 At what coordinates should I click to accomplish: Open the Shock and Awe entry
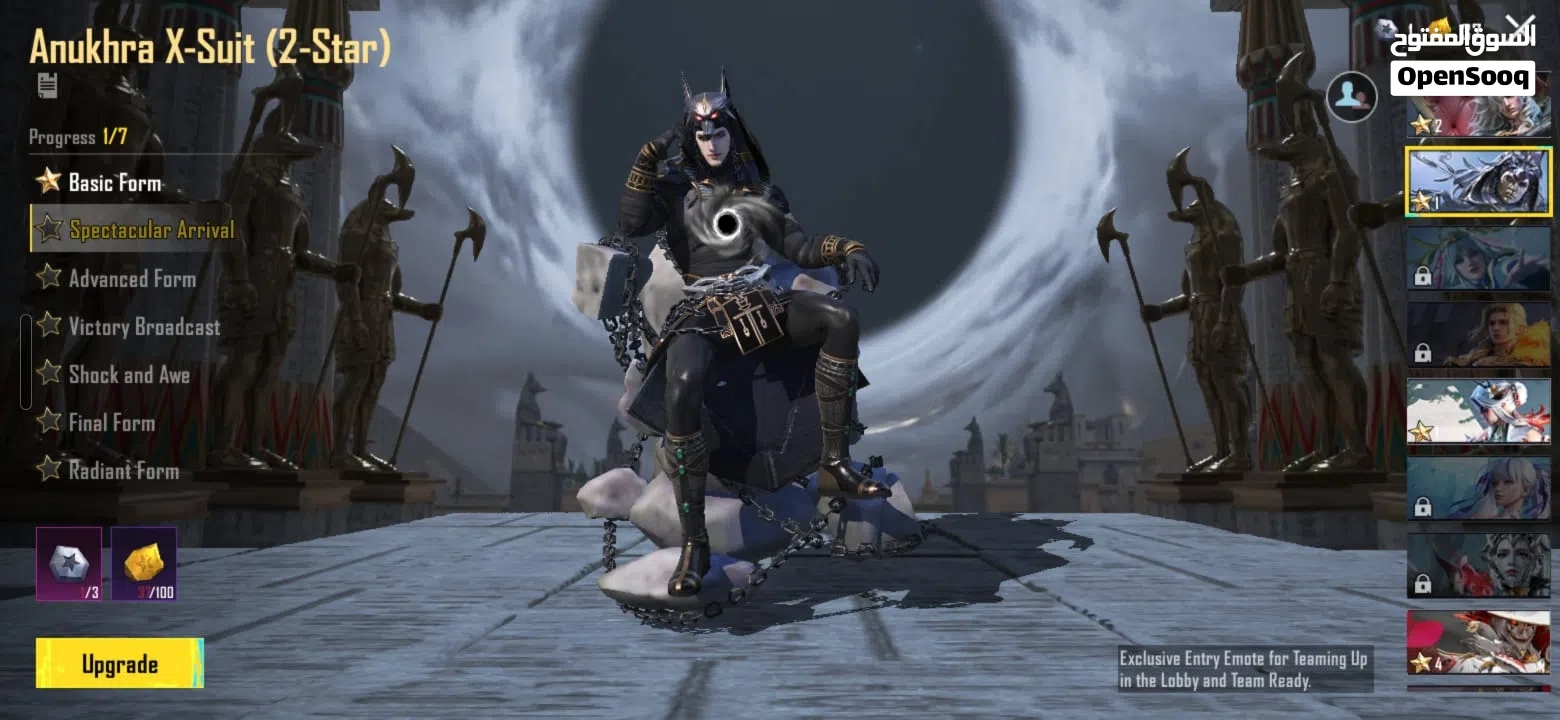click(x=128, y=375)
